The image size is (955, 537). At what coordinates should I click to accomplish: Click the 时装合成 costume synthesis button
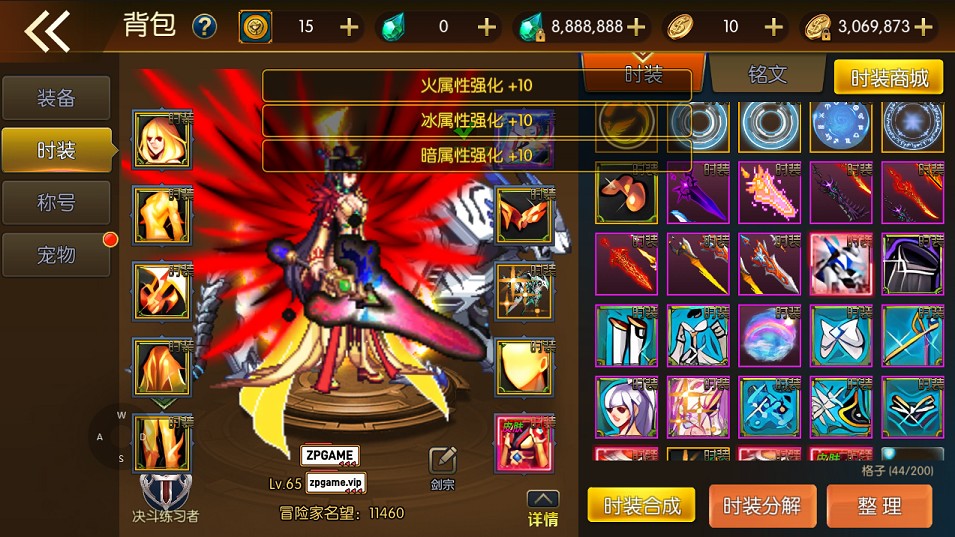click(641, 506)
